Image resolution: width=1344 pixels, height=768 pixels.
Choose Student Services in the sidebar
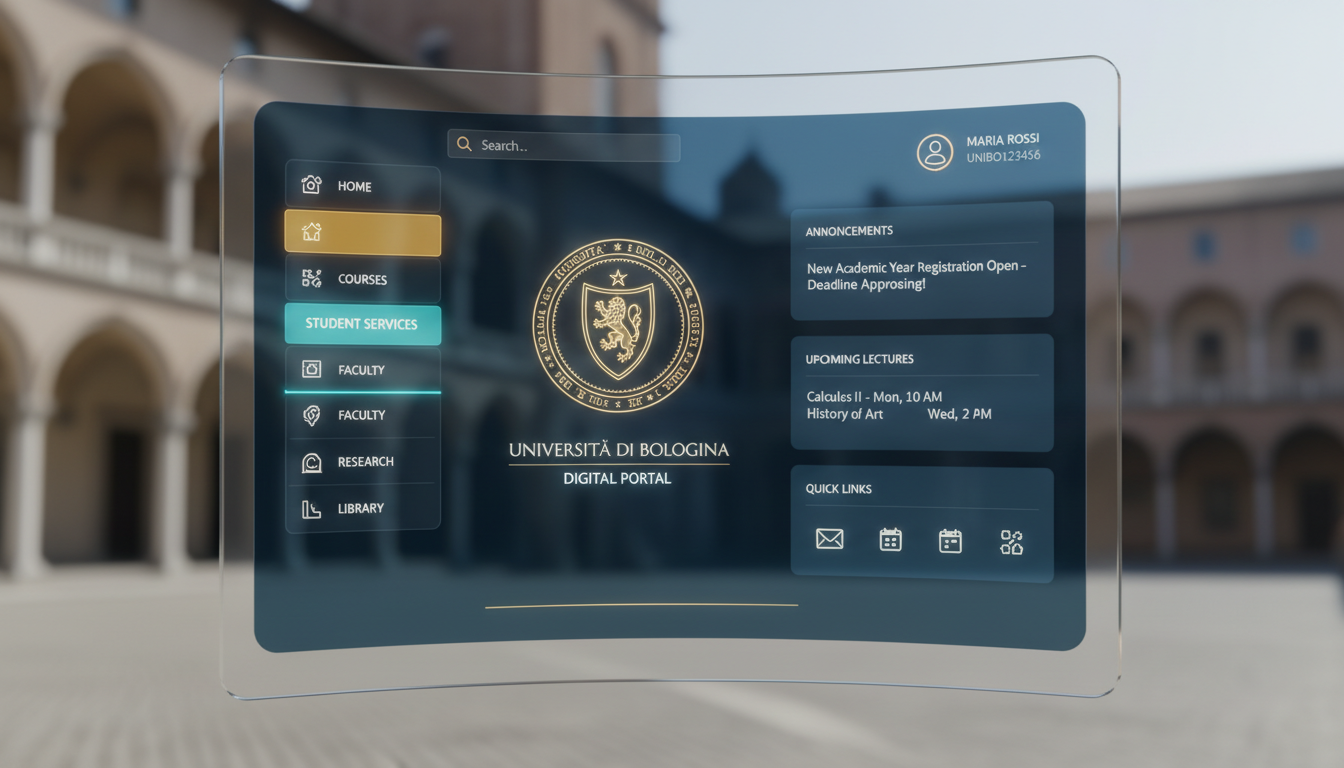click(362, 324)
